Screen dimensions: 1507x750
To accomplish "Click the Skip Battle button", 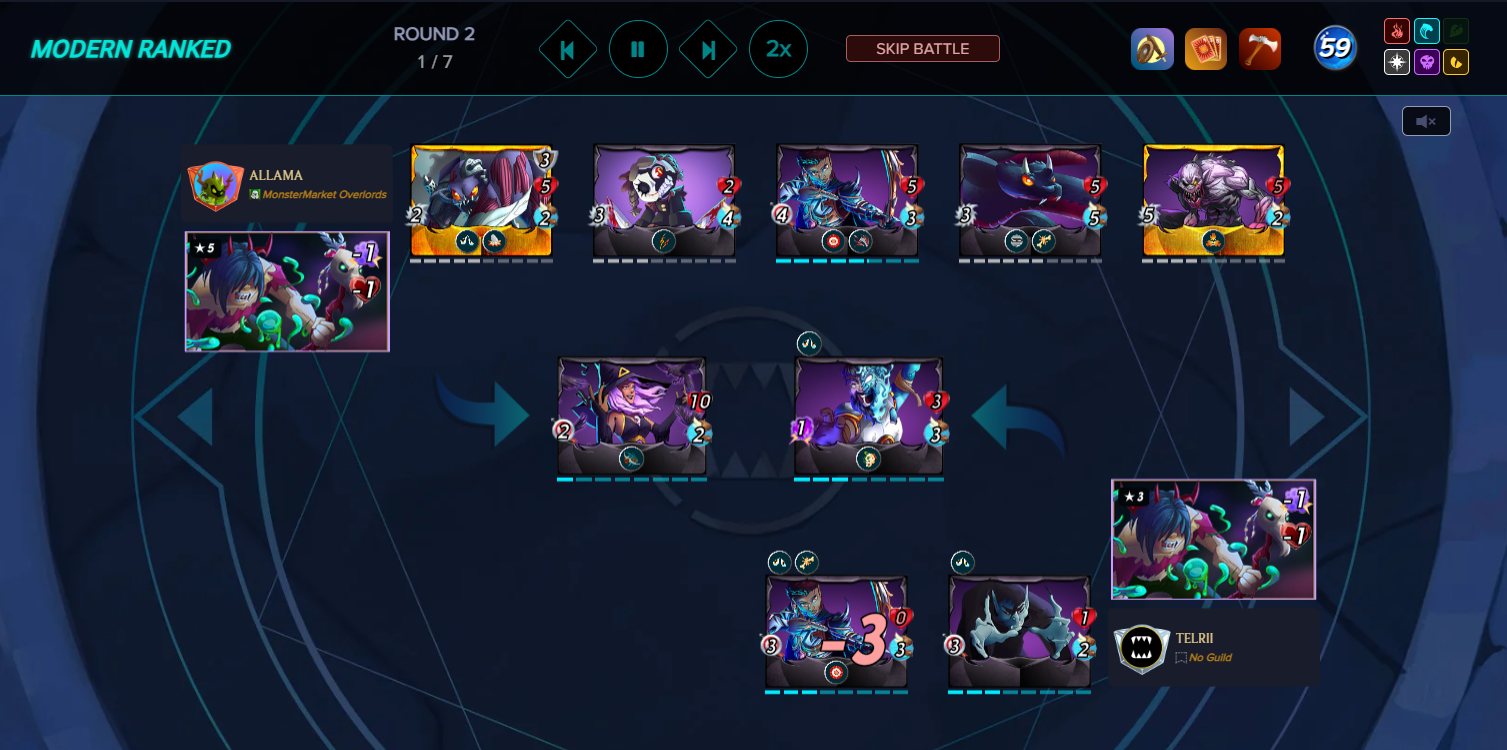I will 922,48.
